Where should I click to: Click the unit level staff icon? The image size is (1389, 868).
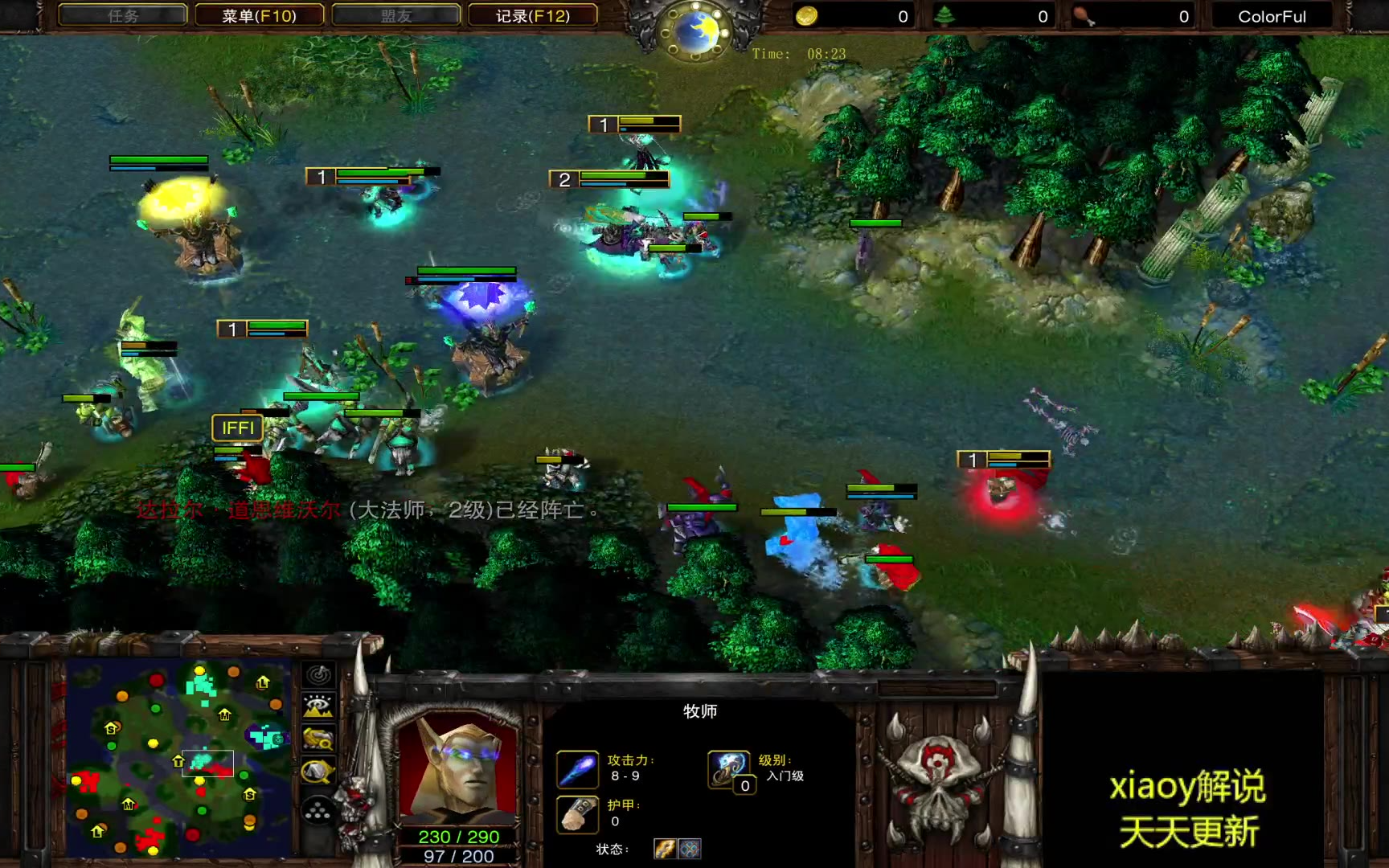[x=728, y=768]
